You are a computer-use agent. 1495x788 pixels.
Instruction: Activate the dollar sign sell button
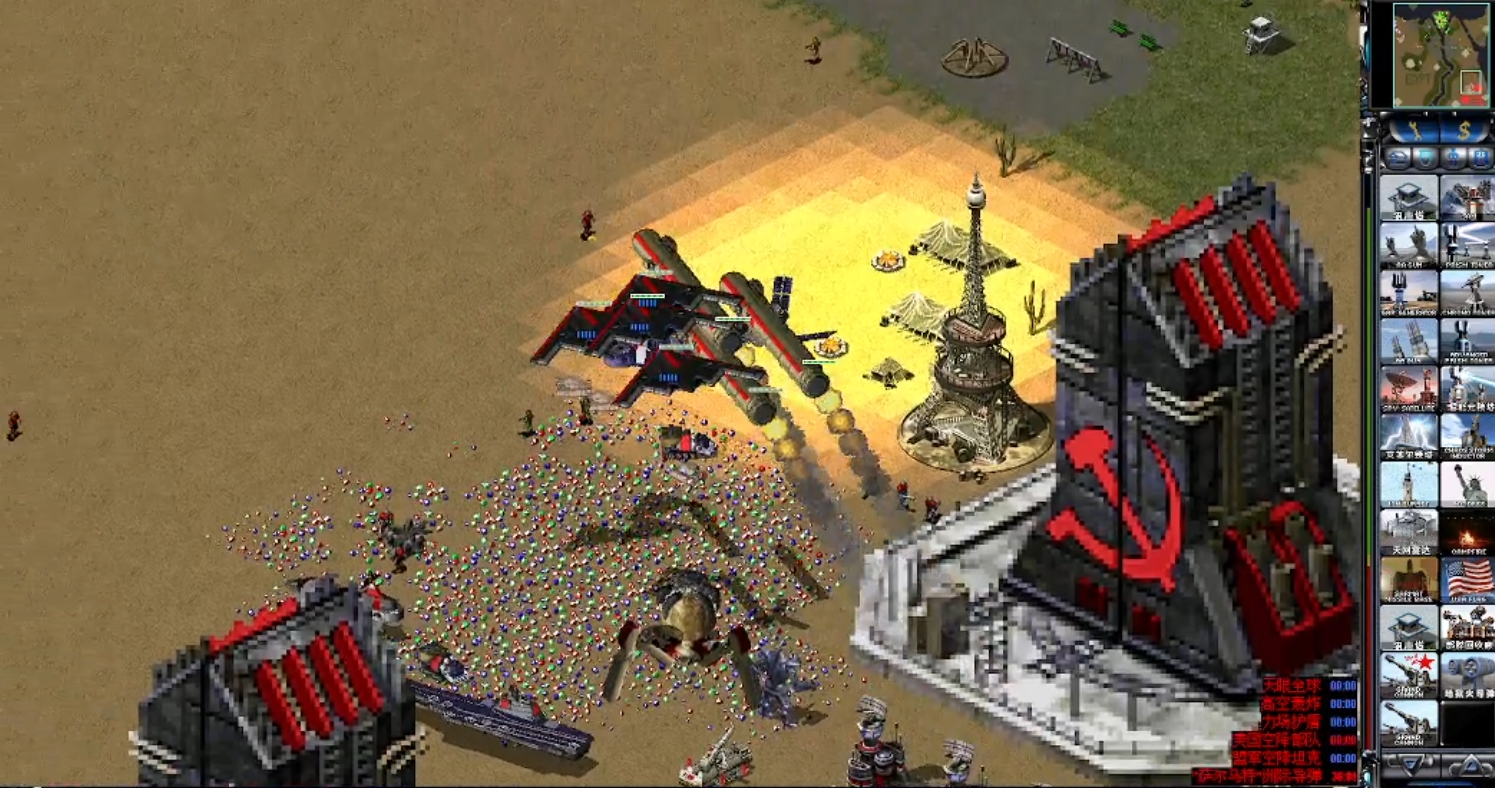pyautogui.click(x=1464, y=129)
